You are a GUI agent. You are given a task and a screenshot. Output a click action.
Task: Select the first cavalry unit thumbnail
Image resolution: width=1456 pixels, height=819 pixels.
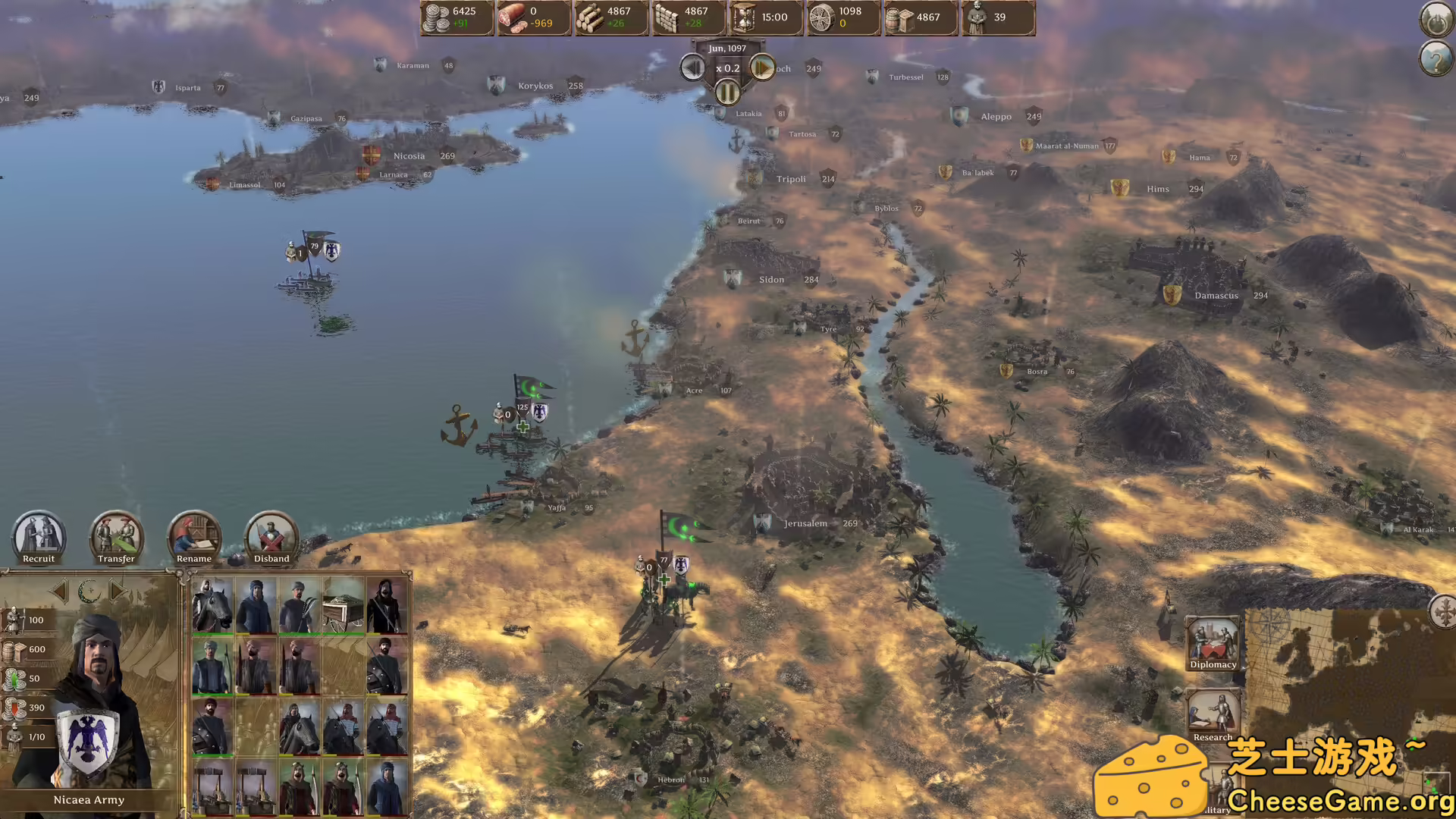[213, 607]
